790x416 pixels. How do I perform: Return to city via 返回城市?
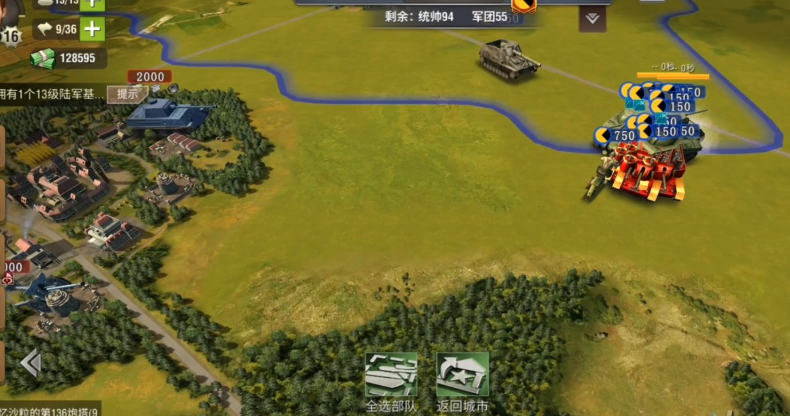462,380
